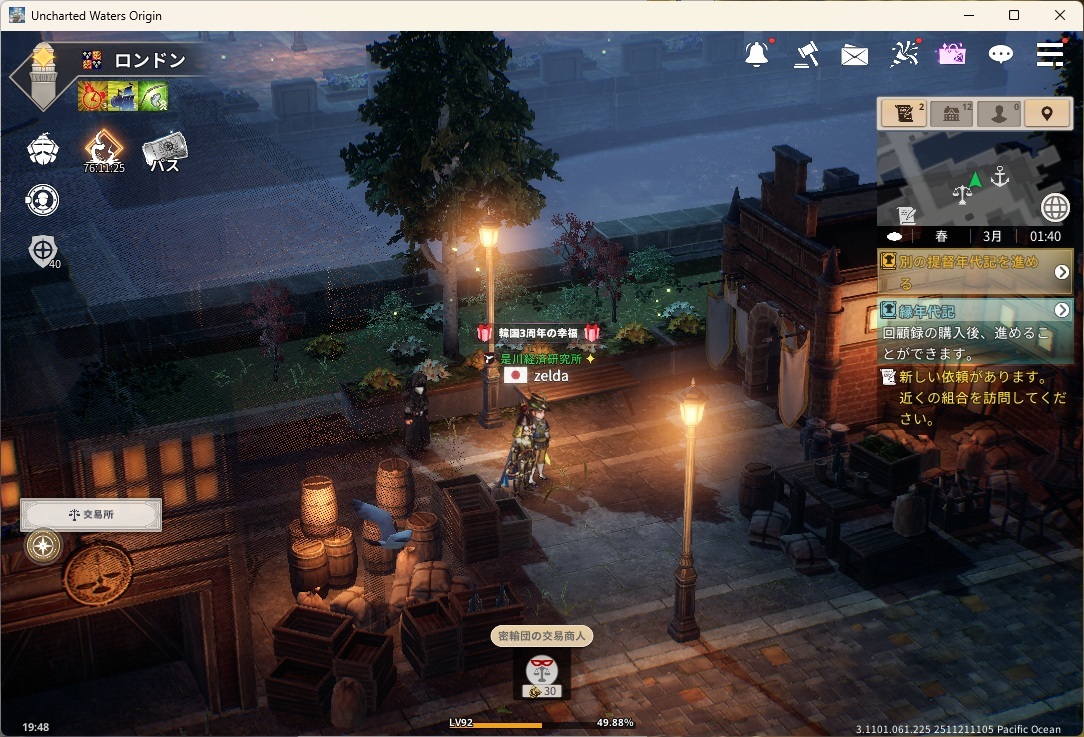Click the lighthouse emblem beside ロンドン
The width and height of the screenshot is (1084, 737).
pos(41,75)
